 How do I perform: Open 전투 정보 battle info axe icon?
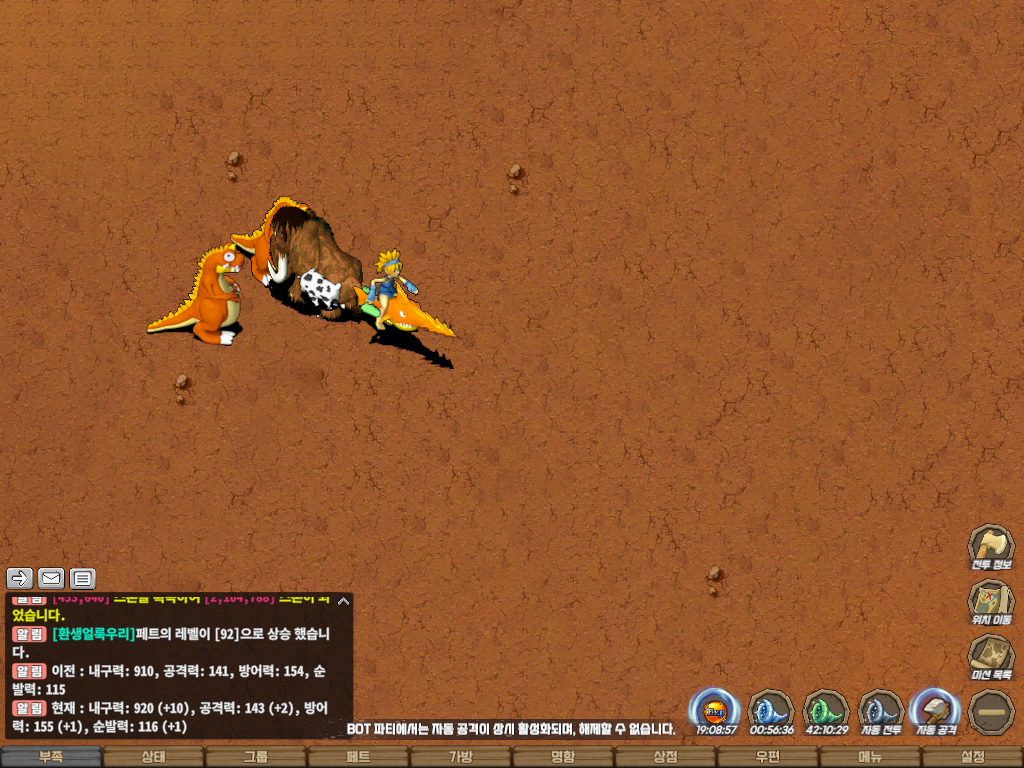tap(990, 547)
